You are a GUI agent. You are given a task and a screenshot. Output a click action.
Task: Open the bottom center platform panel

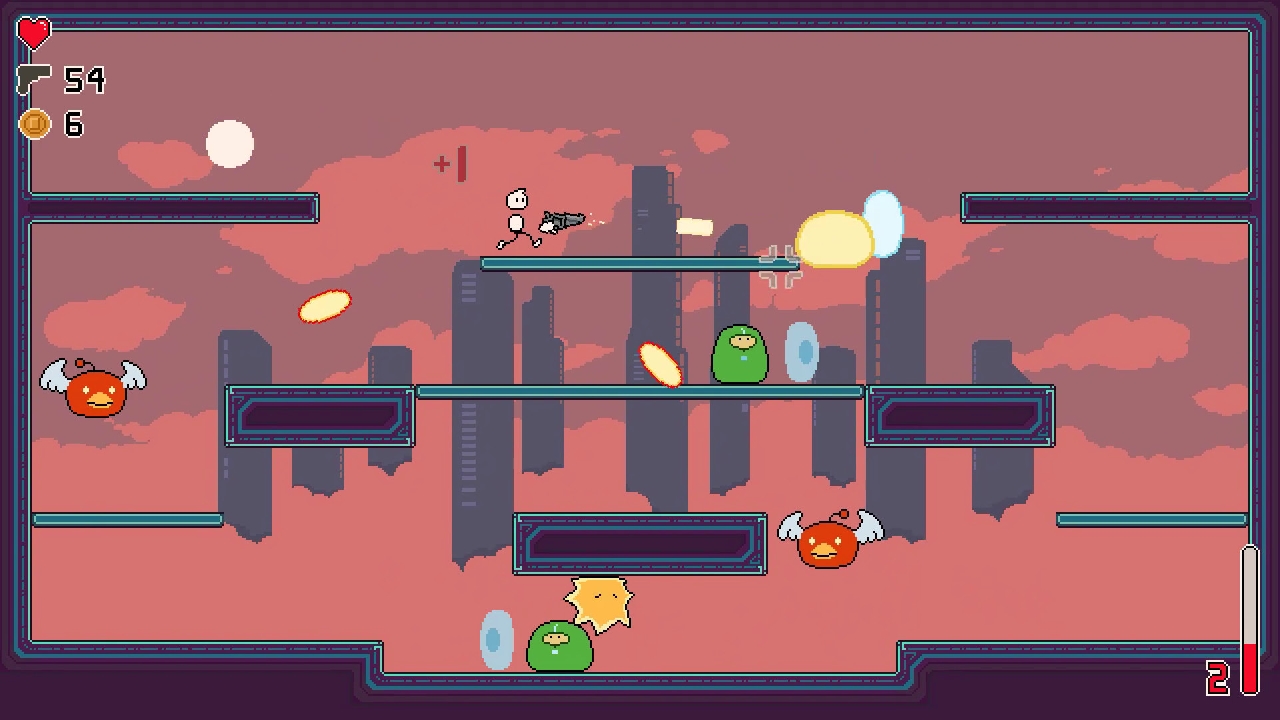(x=640, y=545)
